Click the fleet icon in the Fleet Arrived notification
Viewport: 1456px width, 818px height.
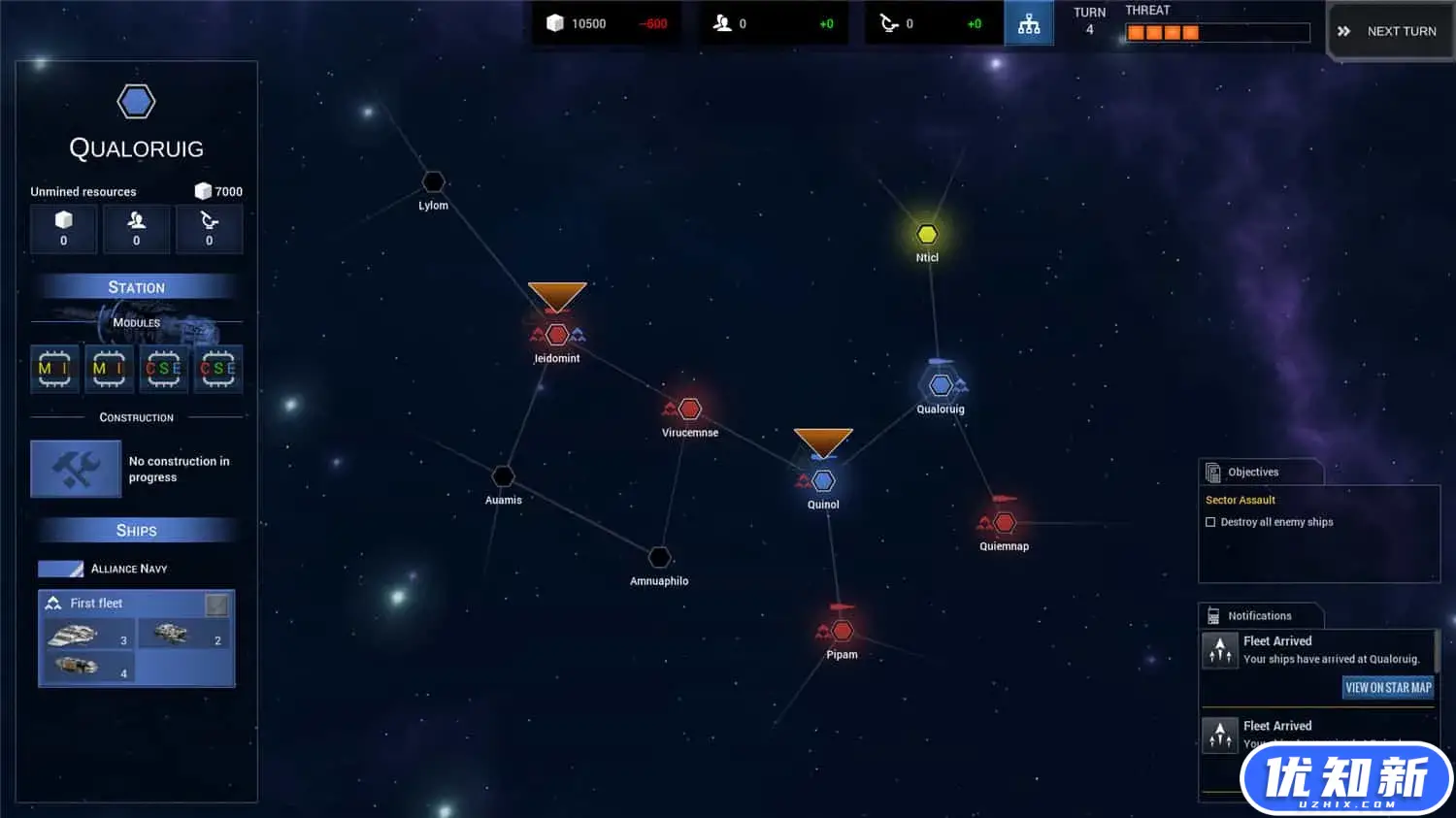point(1220,649)
